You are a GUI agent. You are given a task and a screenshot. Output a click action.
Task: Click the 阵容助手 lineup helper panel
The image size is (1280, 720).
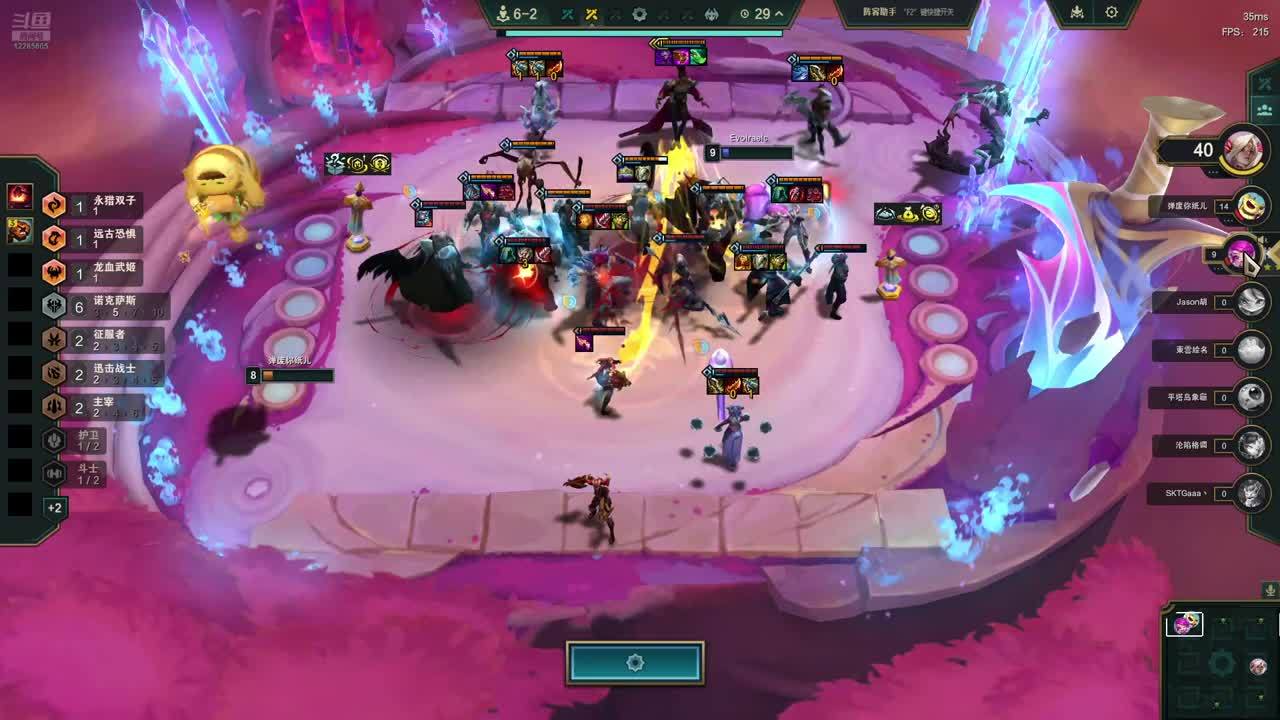click(894, 12)
